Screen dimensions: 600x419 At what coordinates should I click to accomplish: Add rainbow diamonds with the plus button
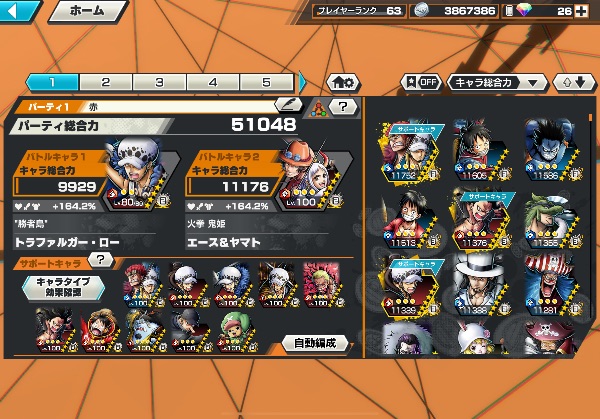click(x=580, y=12)
